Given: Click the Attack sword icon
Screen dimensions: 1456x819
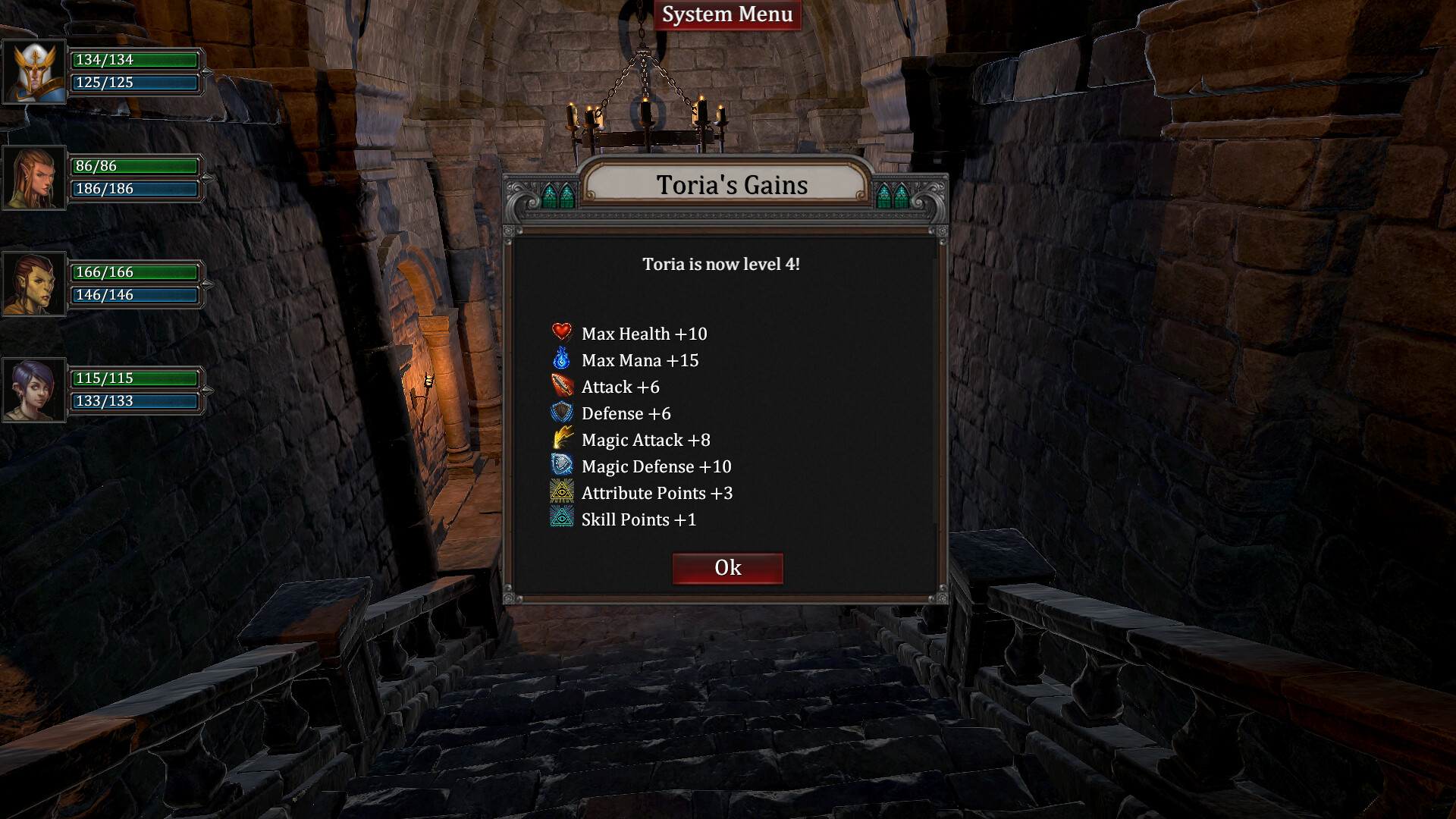Looking at the screenshot, I should (x=560, y=386).
